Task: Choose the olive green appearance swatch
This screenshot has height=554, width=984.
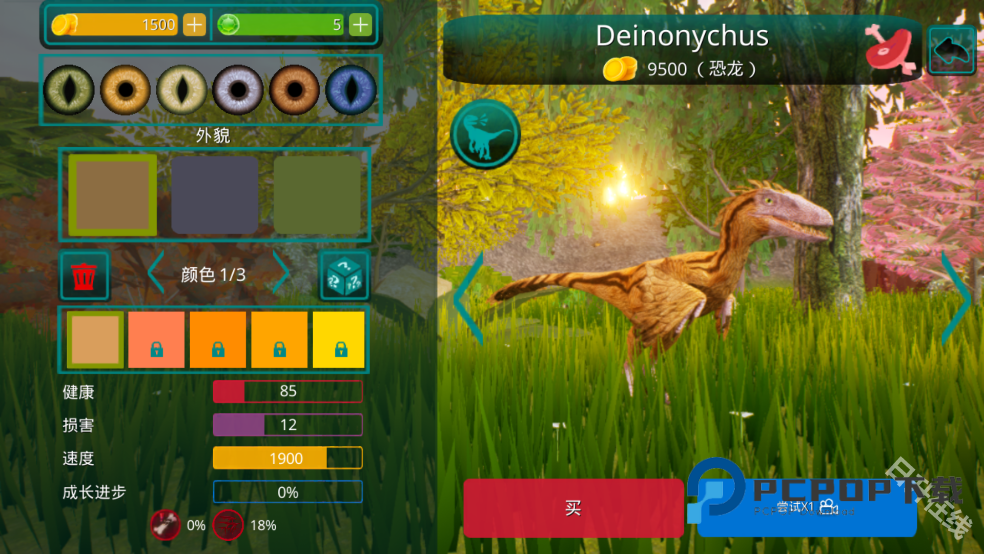Action: coord(317,195)
